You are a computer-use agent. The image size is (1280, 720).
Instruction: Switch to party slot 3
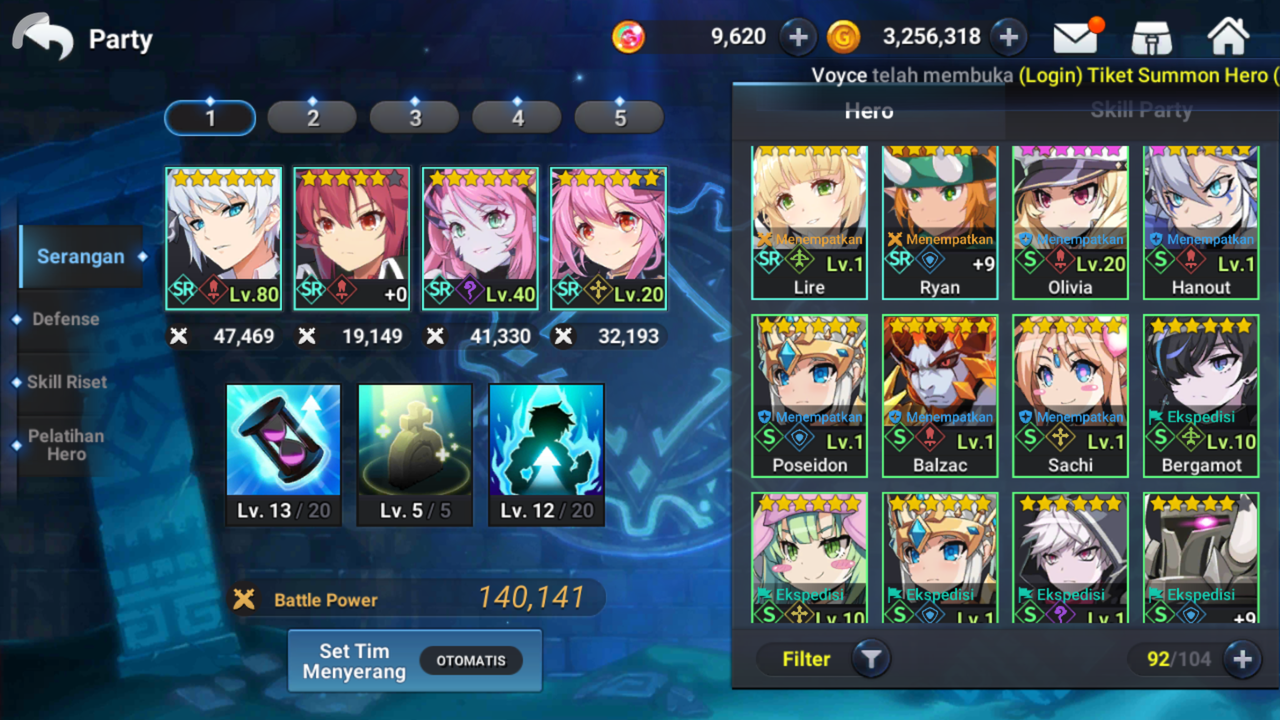(415, 118)
